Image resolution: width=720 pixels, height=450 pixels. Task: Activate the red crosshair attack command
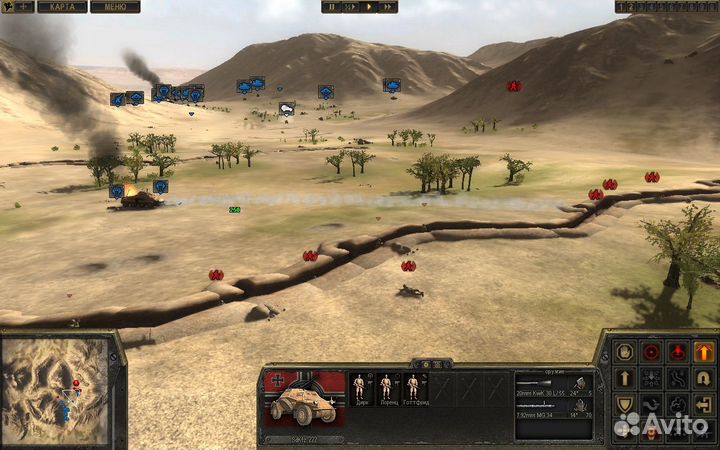pyautogui.click(x=652, y=352)
